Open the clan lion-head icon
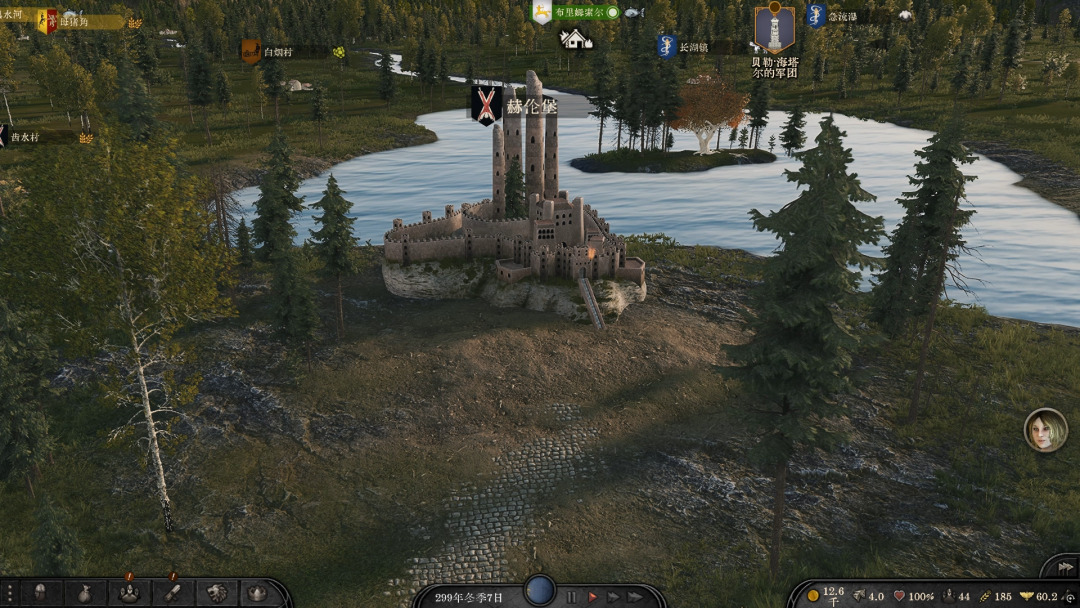Image resolution: width=1080 pixels, height=608 pixels. (215, 593)
